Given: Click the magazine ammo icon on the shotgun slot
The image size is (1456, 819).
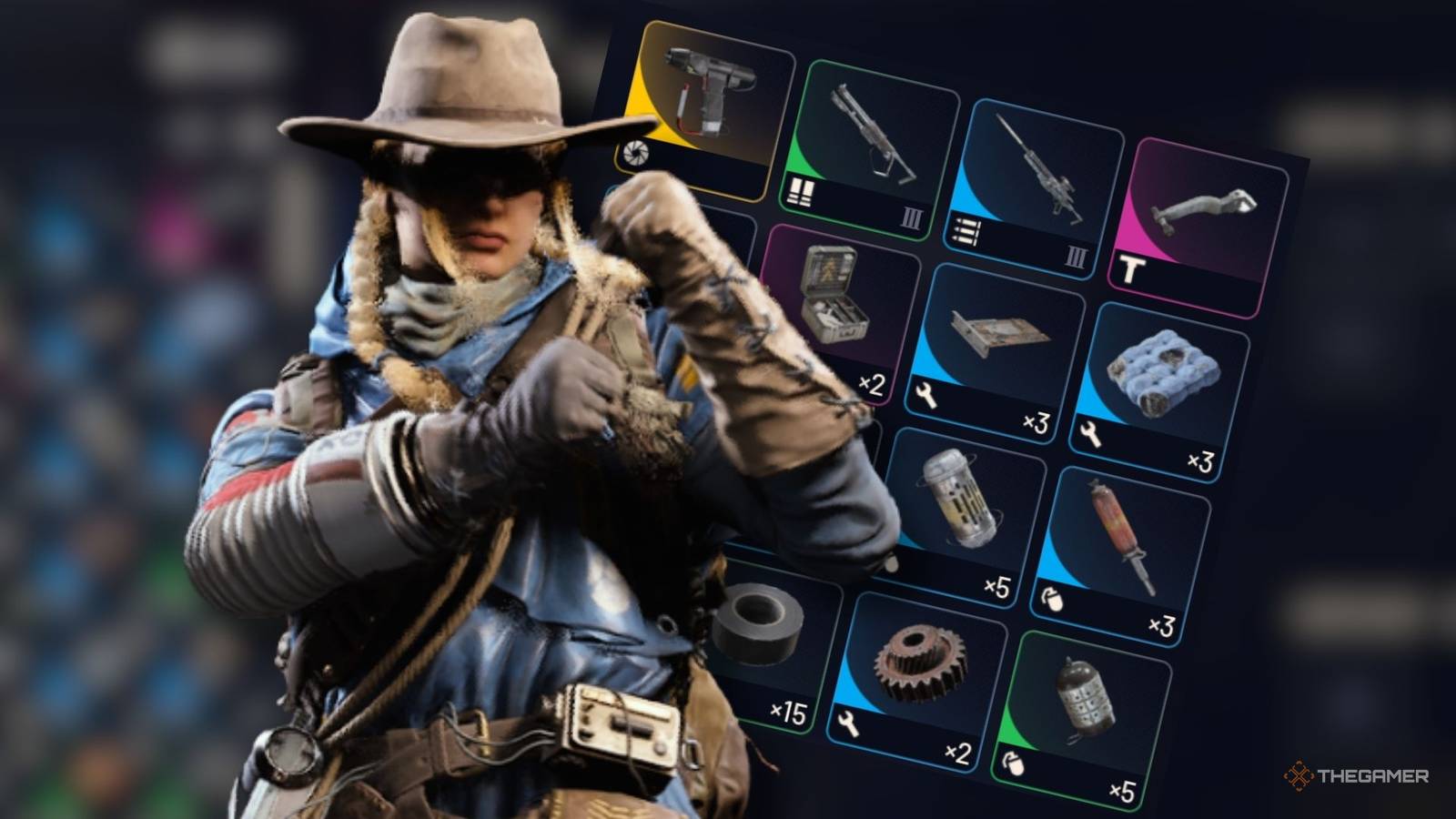Looking at the screenshot, I should 799,191.
